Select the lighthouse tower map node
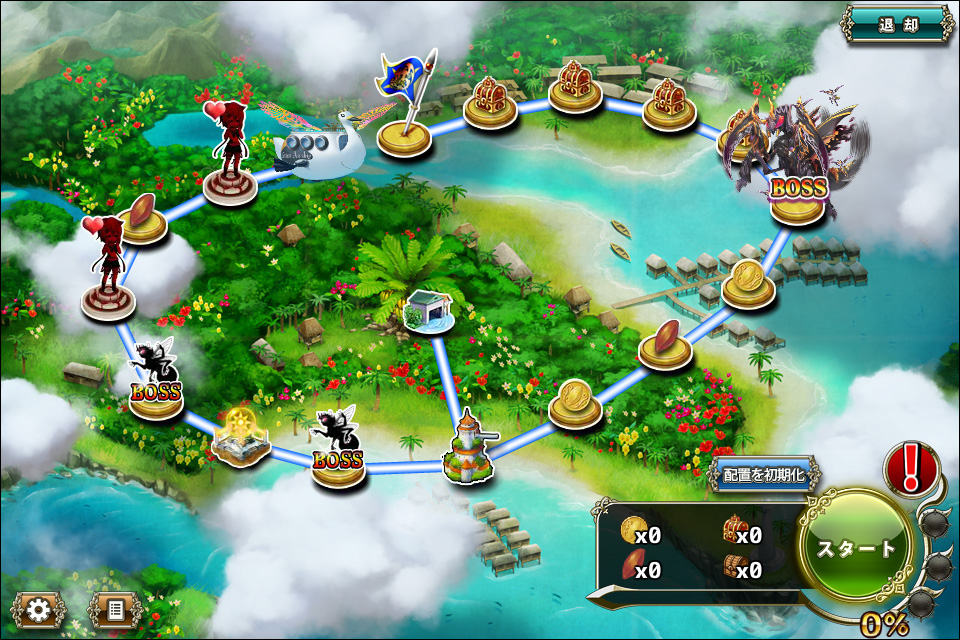Viewport: 960px width, 640px height. 467,448
